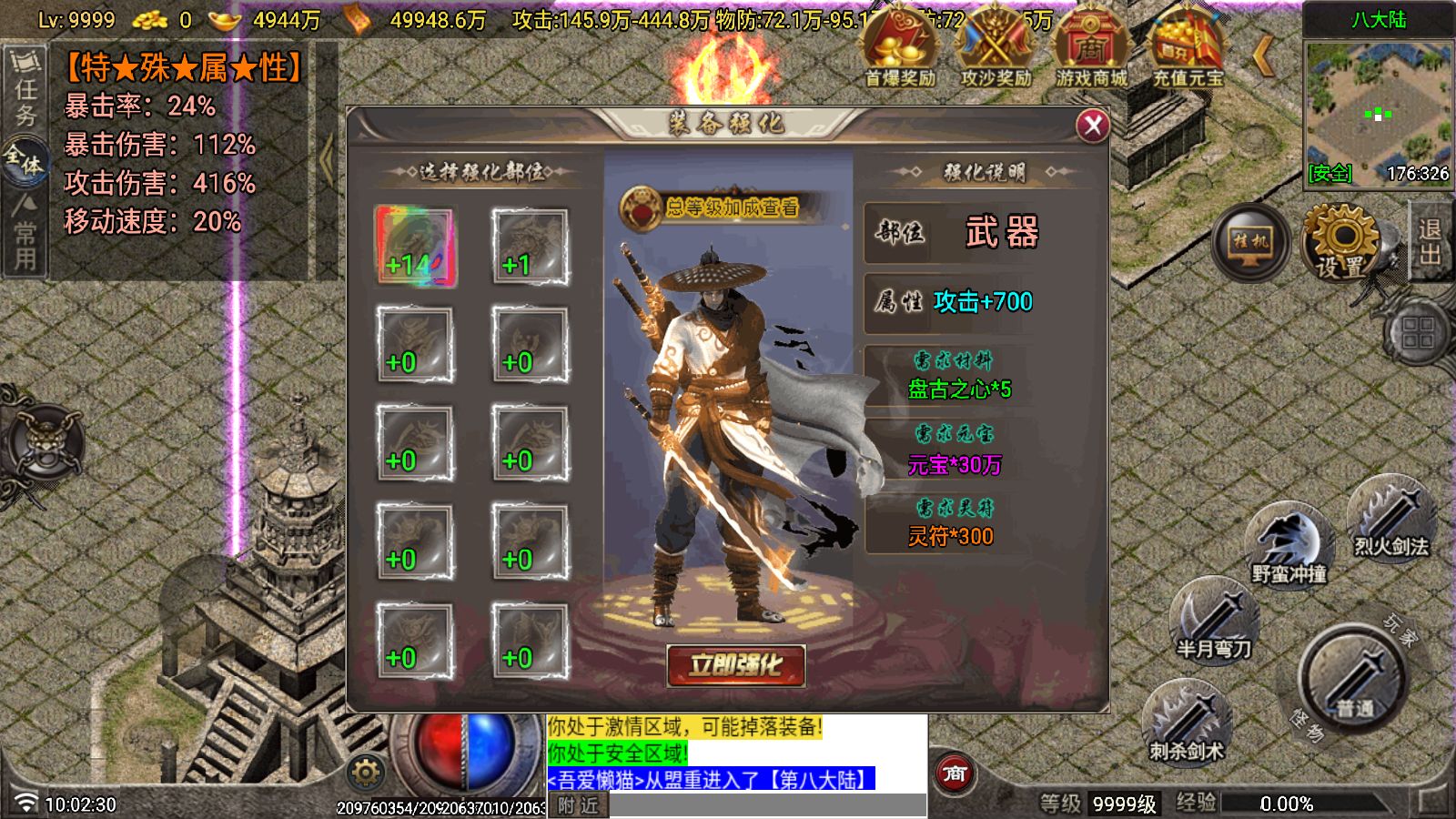Select the +14 weapon enhancement slot
The image size is (1456, 819).
pyautogui.click(x=415, y=246)
